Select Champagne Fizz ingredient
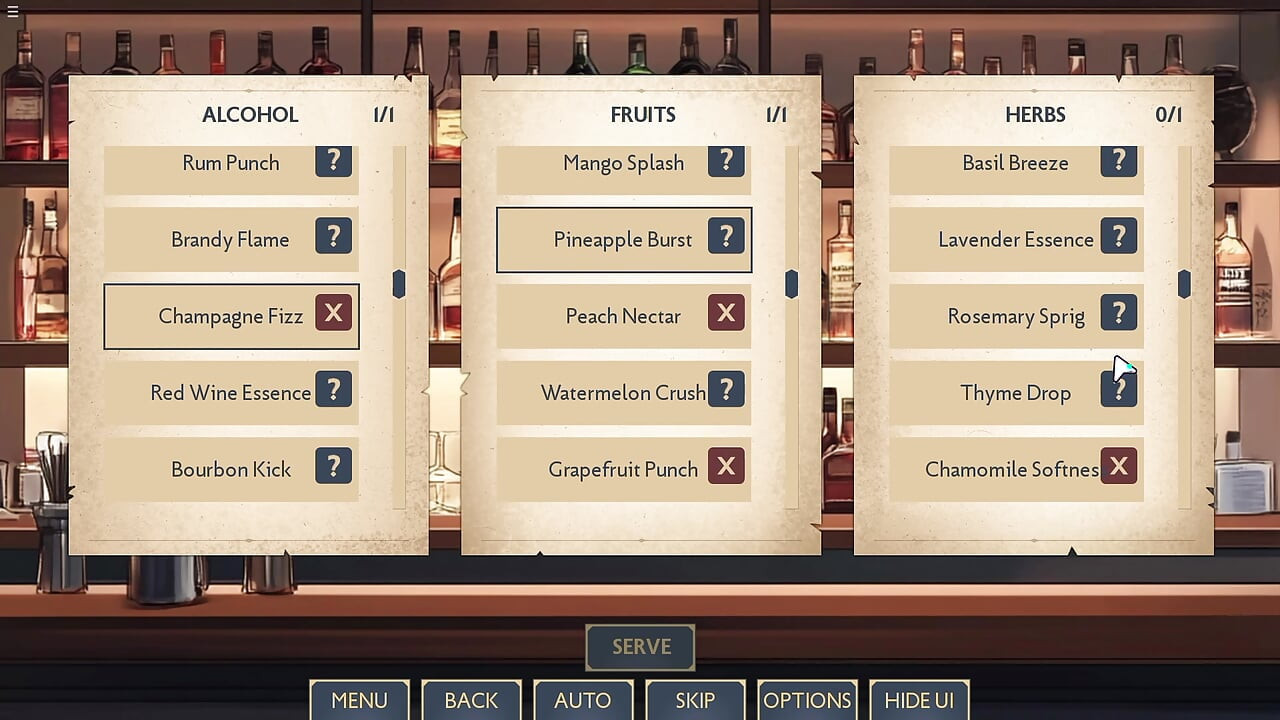The image size is (1280, 720). [230, 317]
